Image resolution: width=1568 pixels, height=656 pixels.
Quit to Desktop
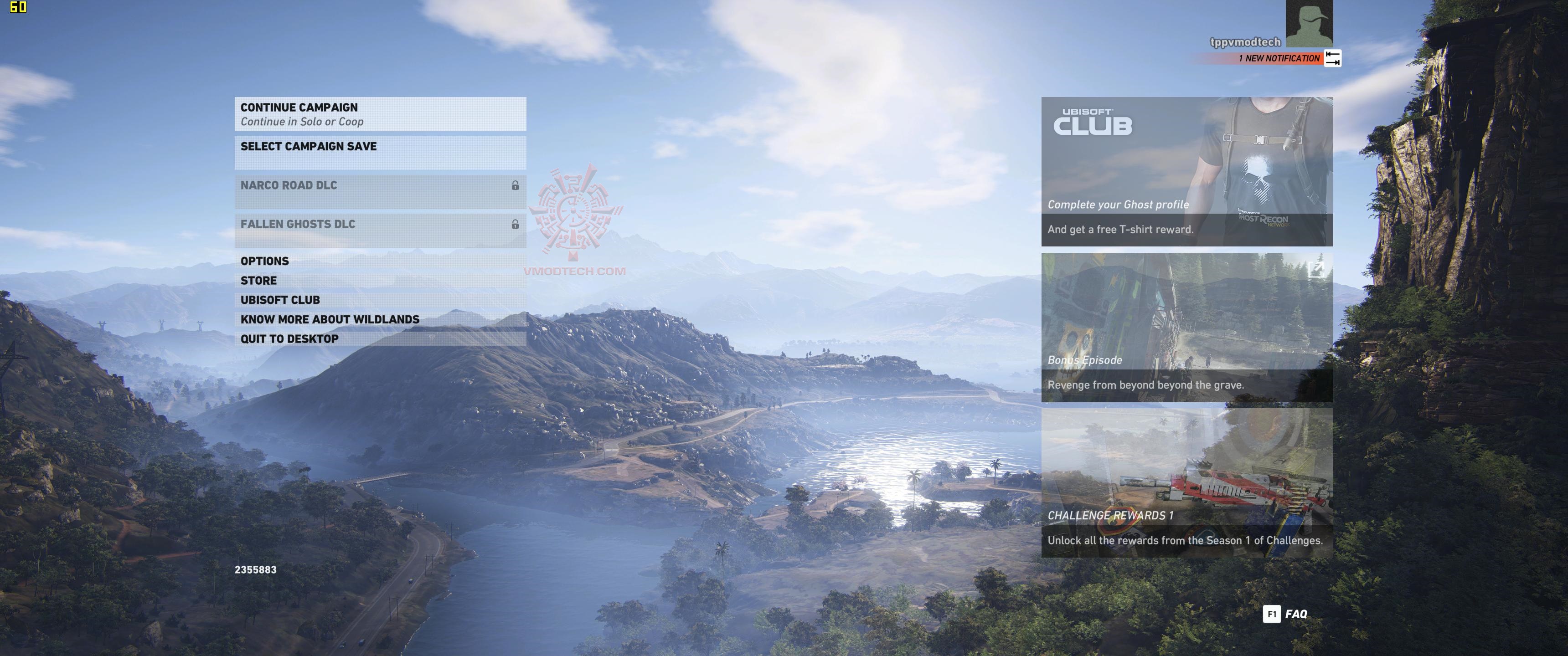click(380, 339)
